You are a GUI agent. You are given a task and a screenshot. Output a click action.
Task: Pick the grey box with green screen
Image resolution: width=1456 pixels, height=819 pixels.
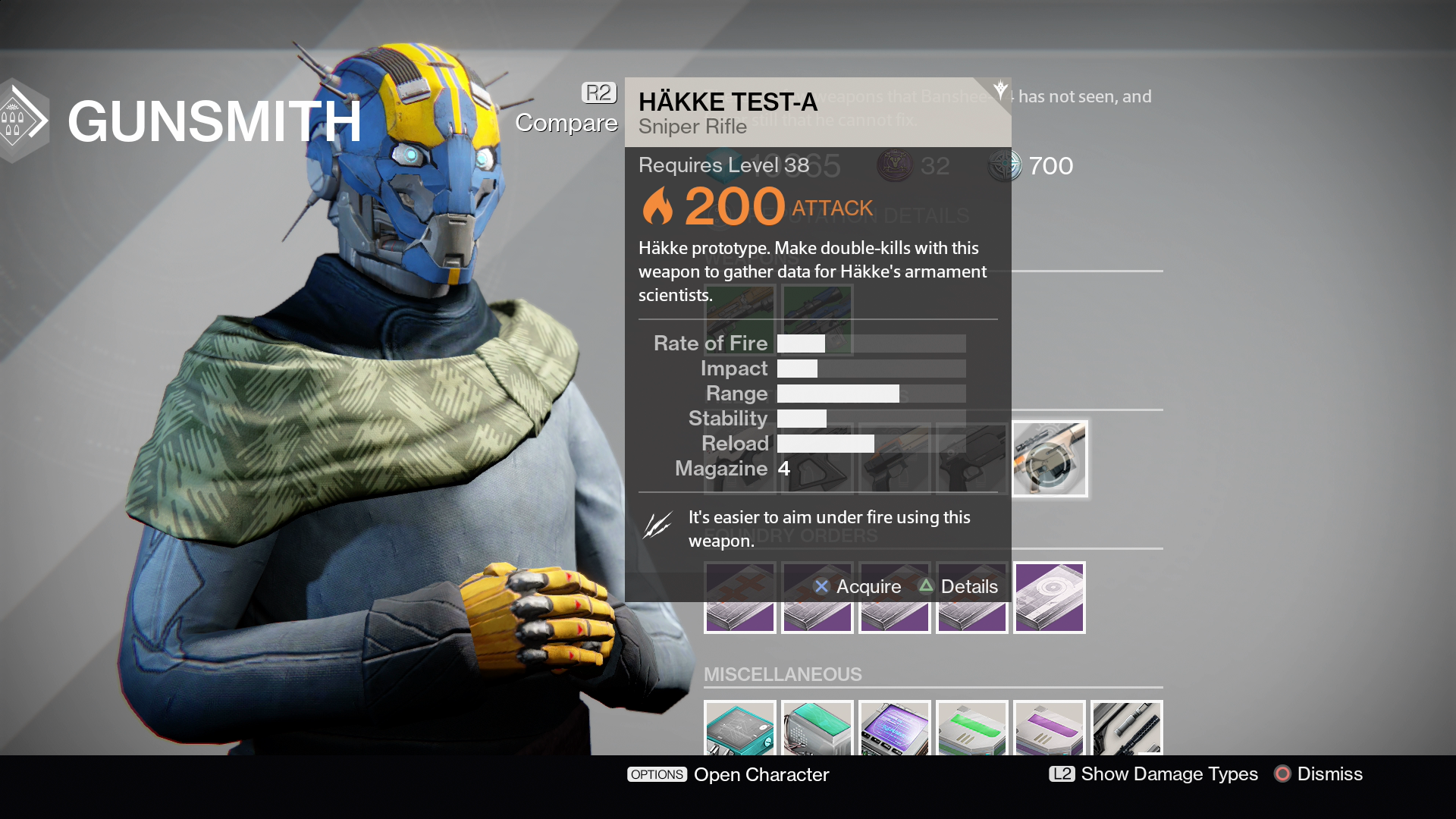tap(817, 729)
